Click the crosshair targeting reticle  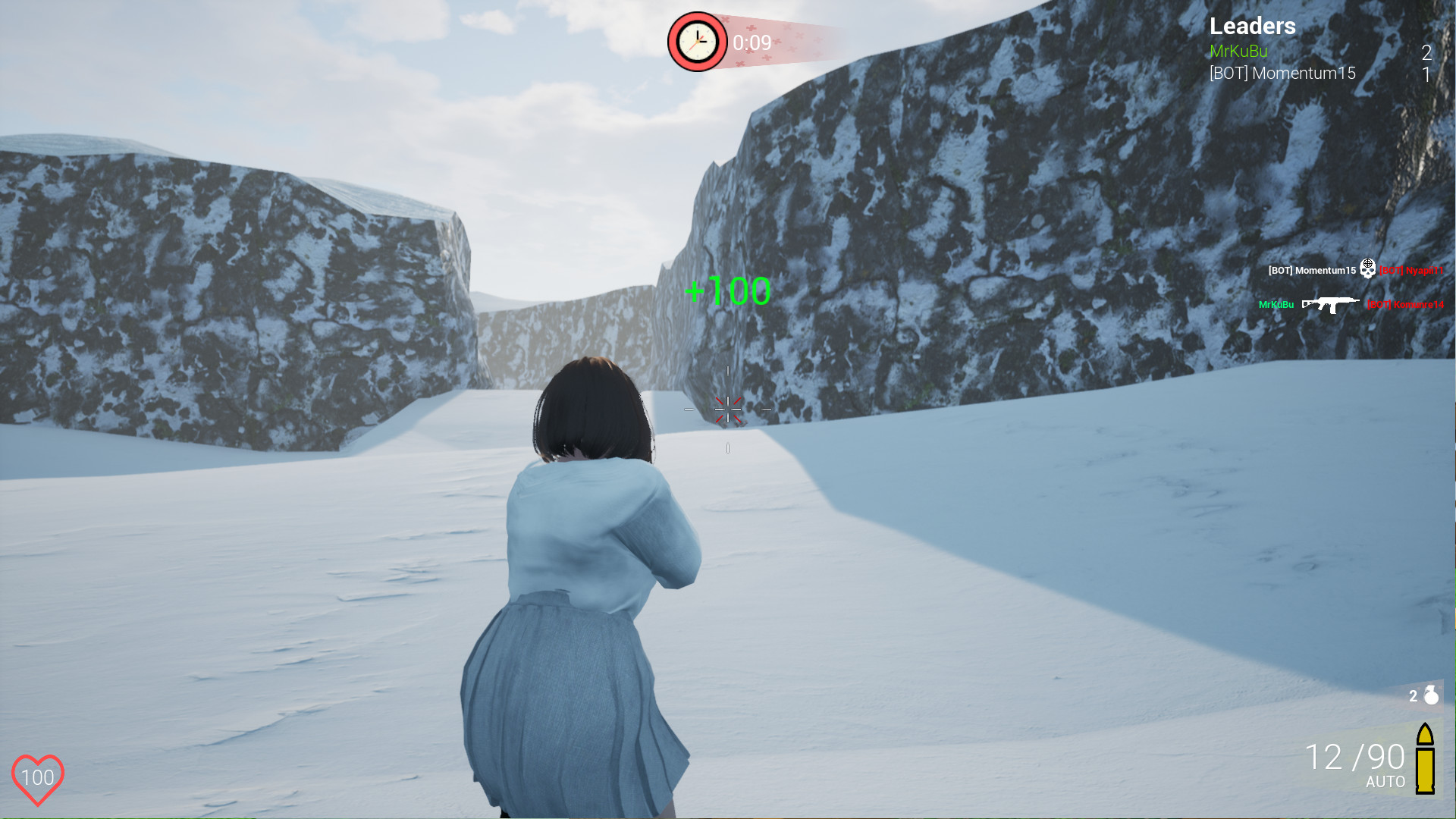coord(728,409)
